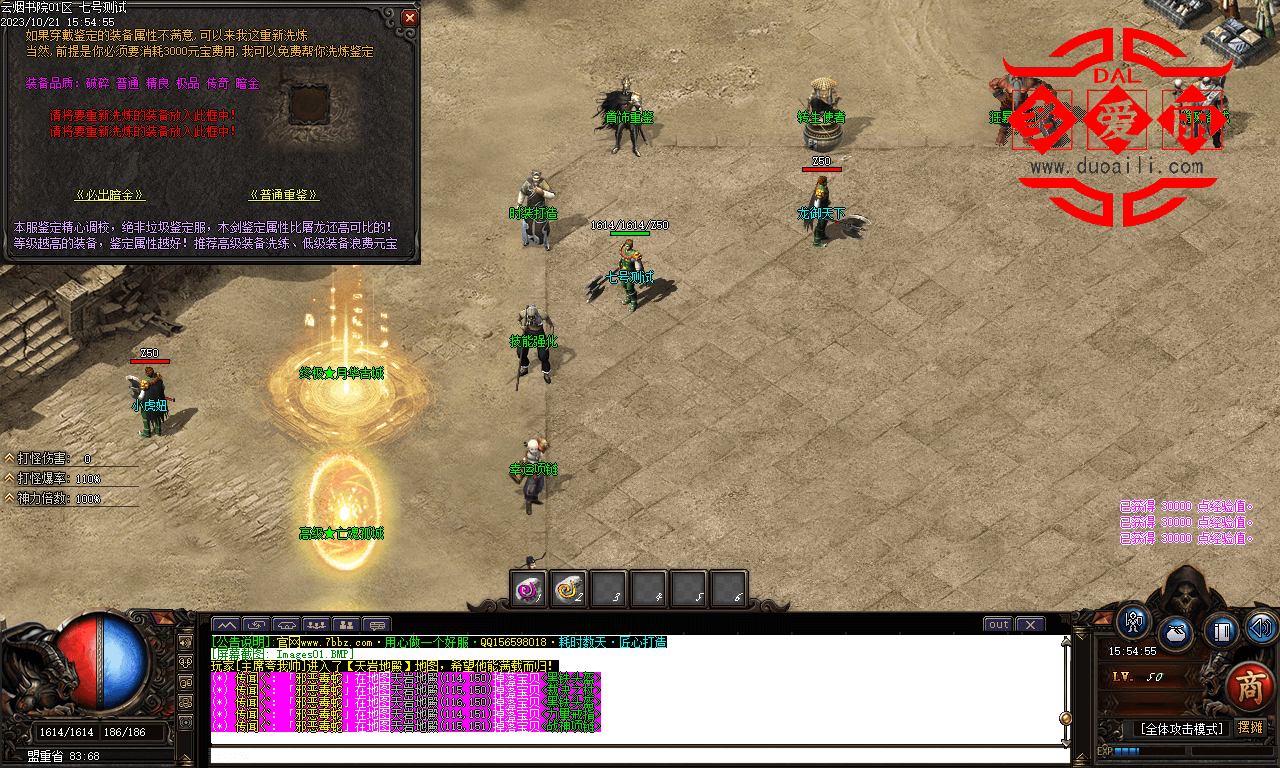This screenshot has height=768, width=1280.
Task: Close the chat panel with its X button
Action: pyautogui.click(x=1030, y=625)
